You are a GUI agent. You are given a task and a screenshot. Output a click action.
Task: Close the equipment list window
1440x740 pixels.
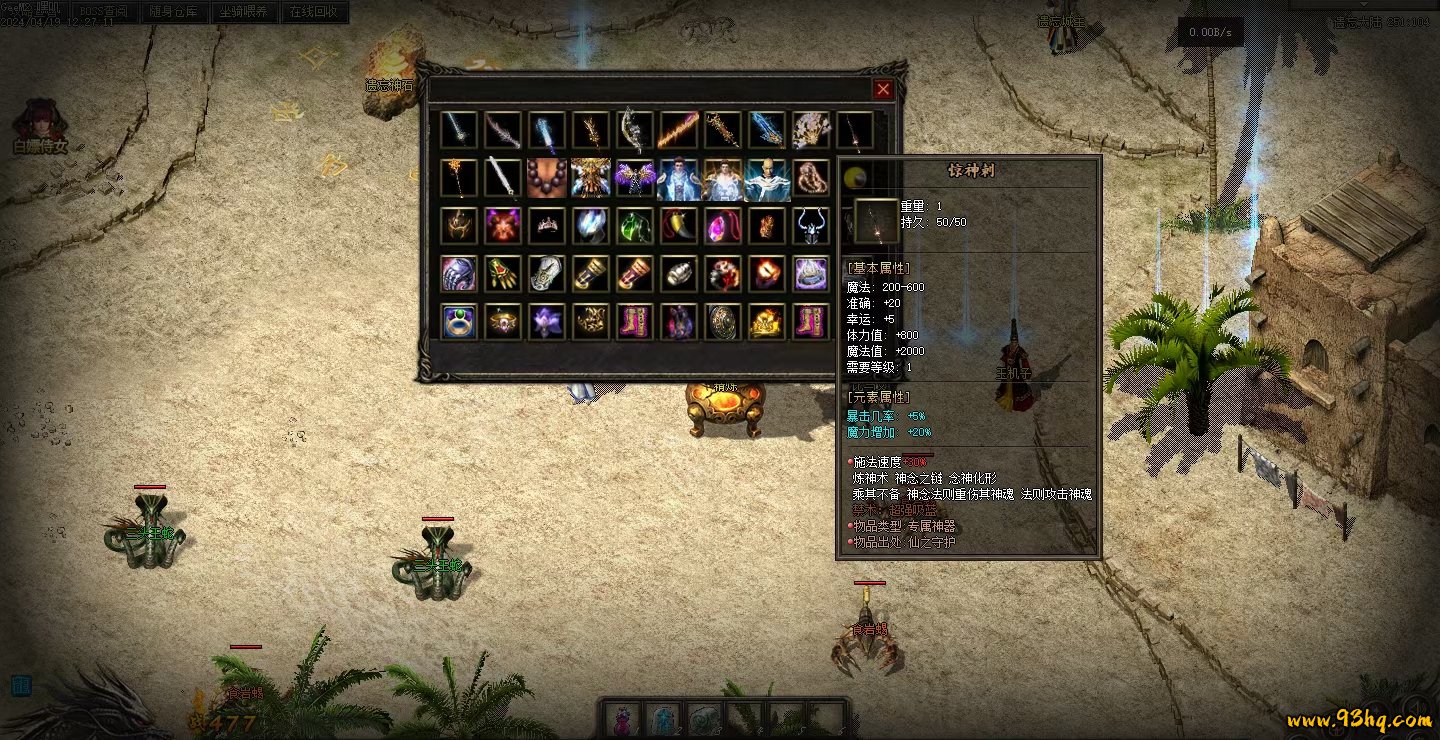883,90
